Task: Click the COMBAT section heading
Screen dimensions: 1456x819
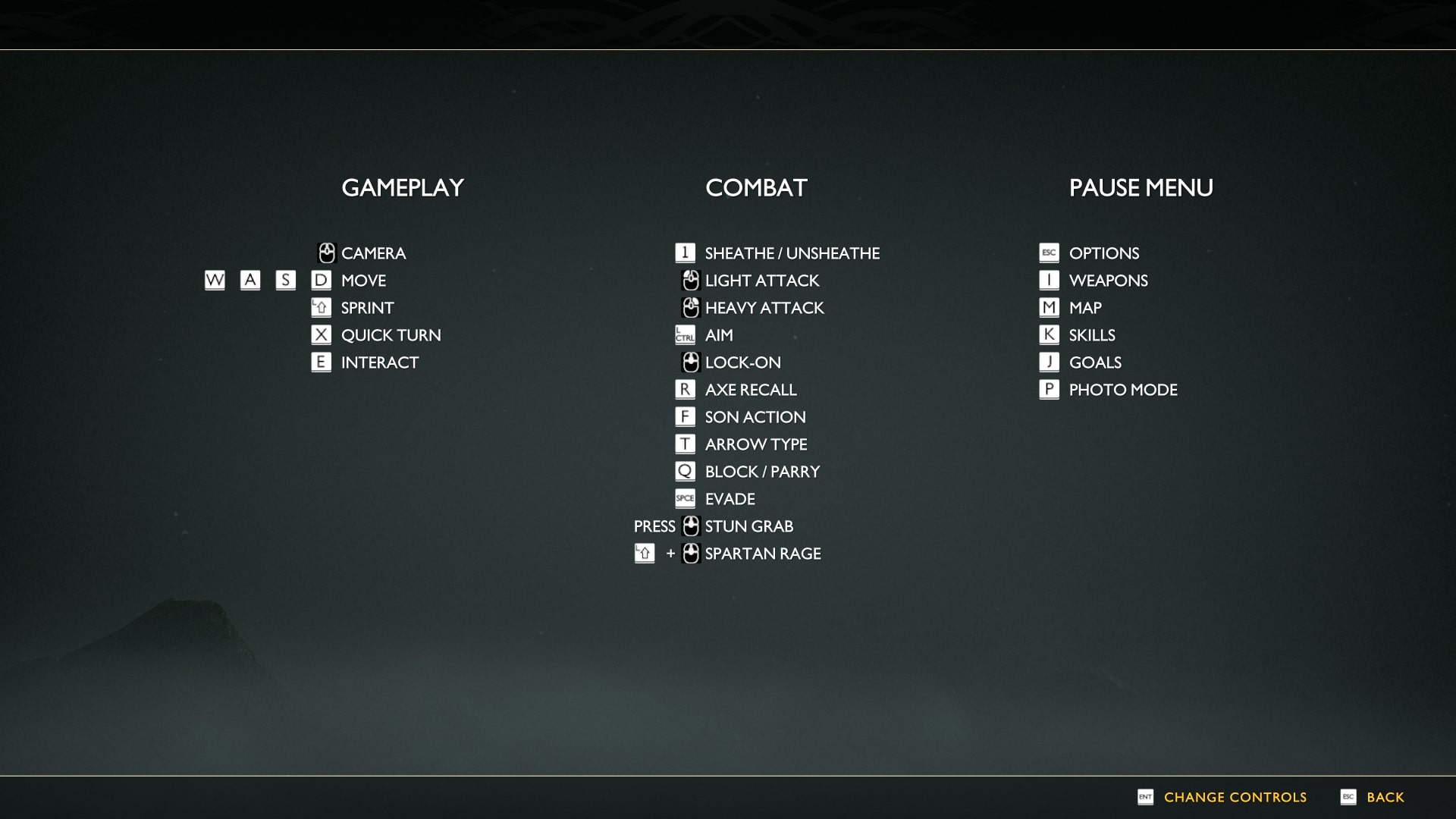Action: 758,187
